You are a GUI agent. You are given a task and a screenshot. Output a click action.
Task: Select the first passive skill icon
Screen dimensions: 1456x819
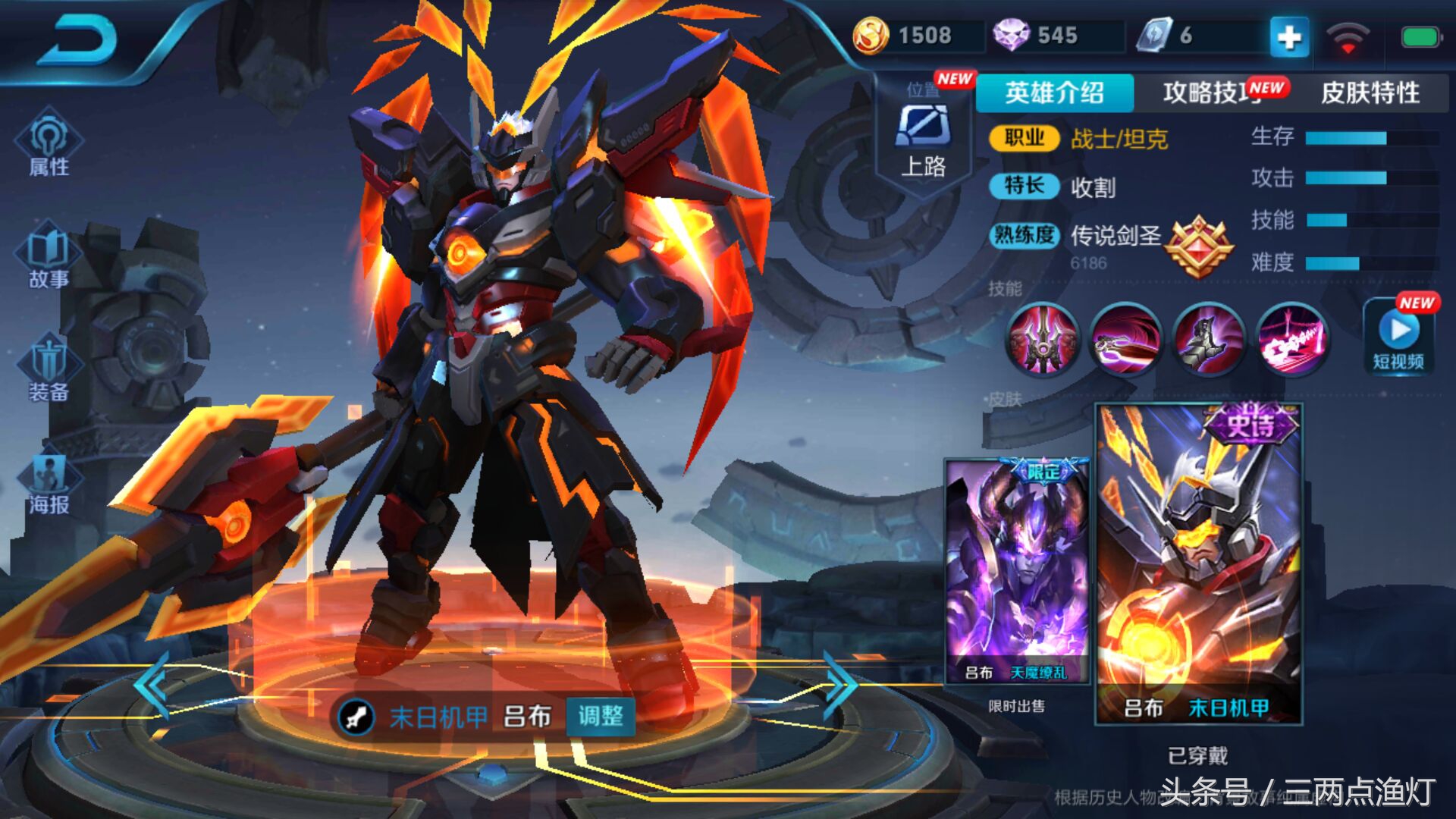point(1043,339)
